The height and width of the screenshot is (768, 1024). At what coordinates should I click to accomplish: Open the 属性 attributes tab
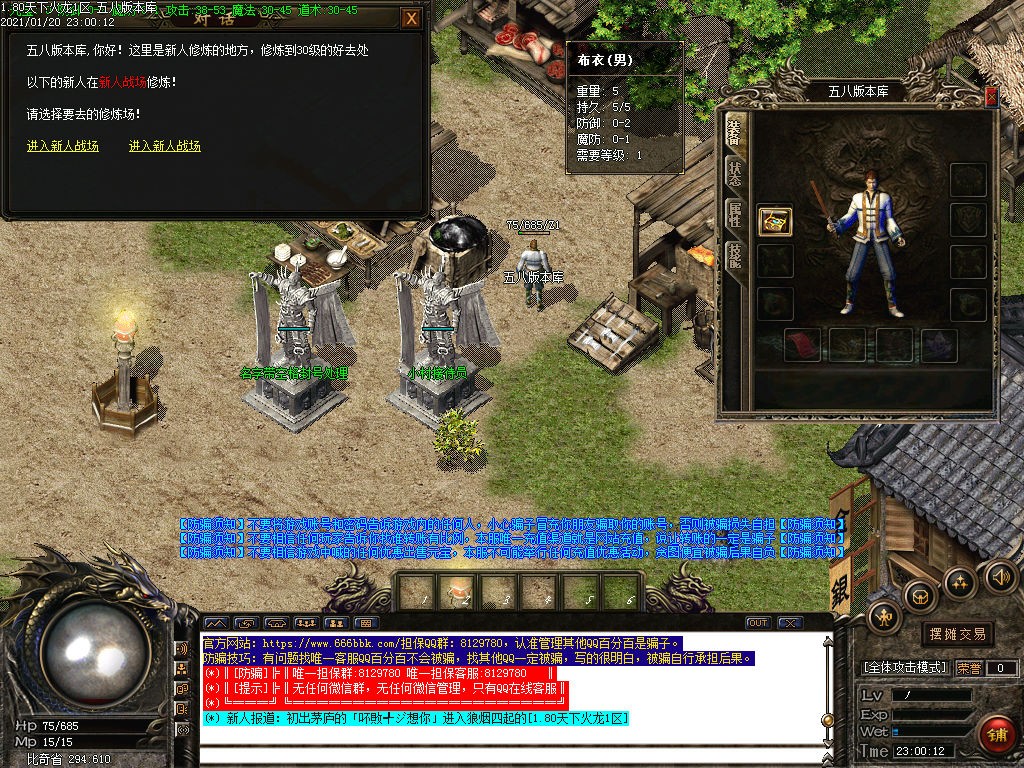(733, 215)
